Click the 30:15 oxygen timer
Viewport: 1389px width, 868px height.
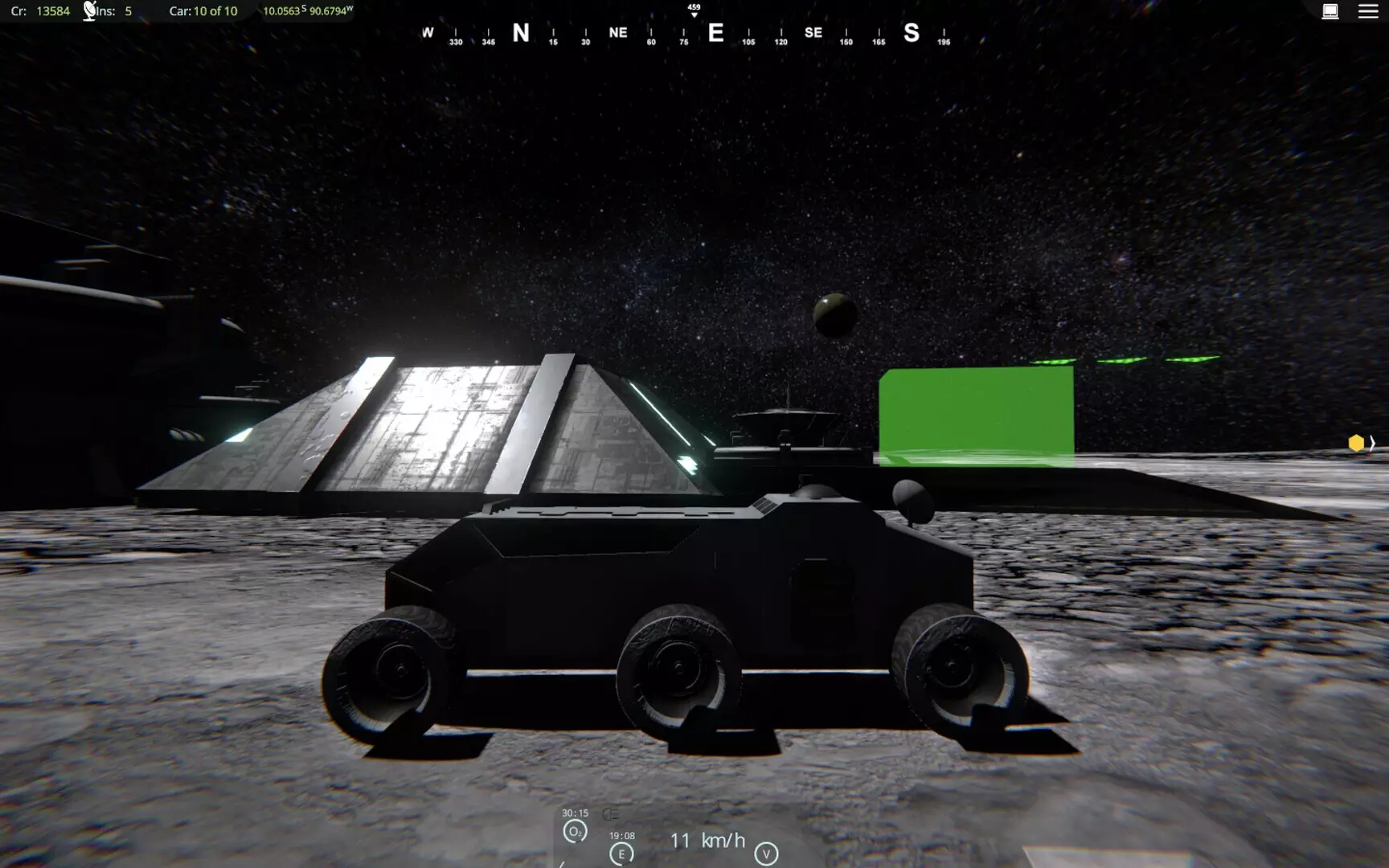(574, 812)
